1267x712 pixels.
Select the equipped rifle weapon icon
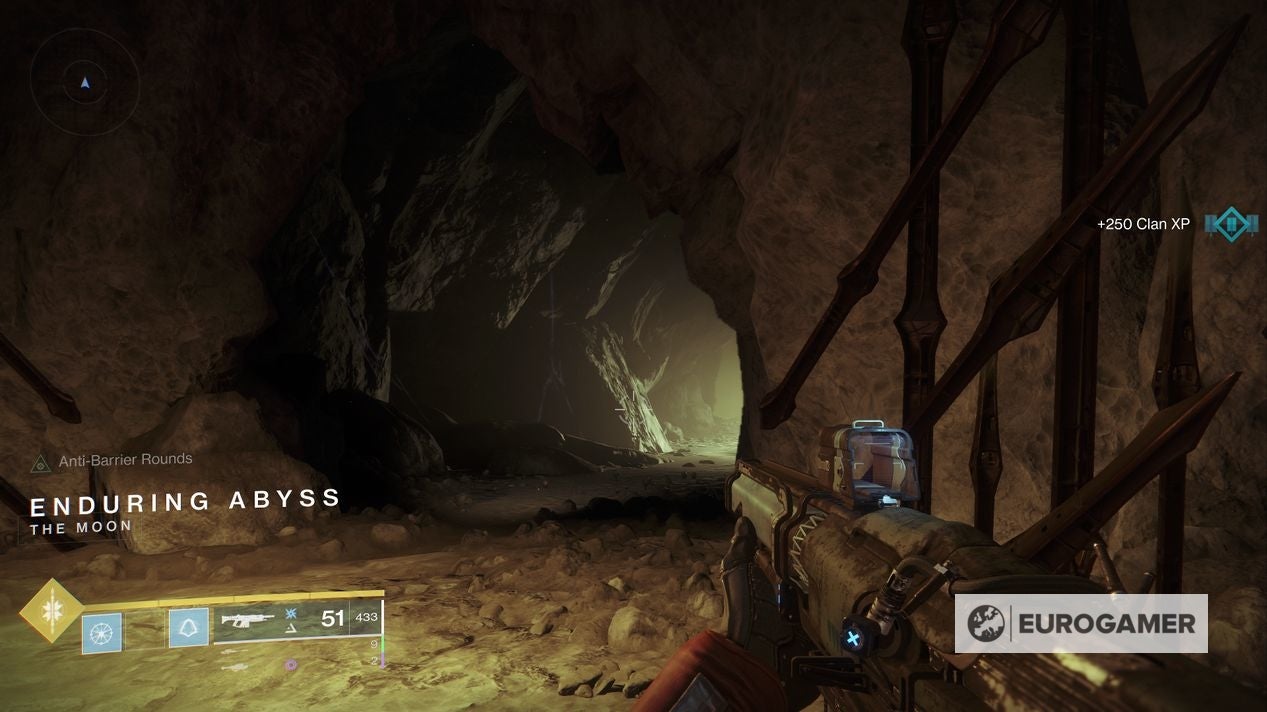[x=248, y=620]
